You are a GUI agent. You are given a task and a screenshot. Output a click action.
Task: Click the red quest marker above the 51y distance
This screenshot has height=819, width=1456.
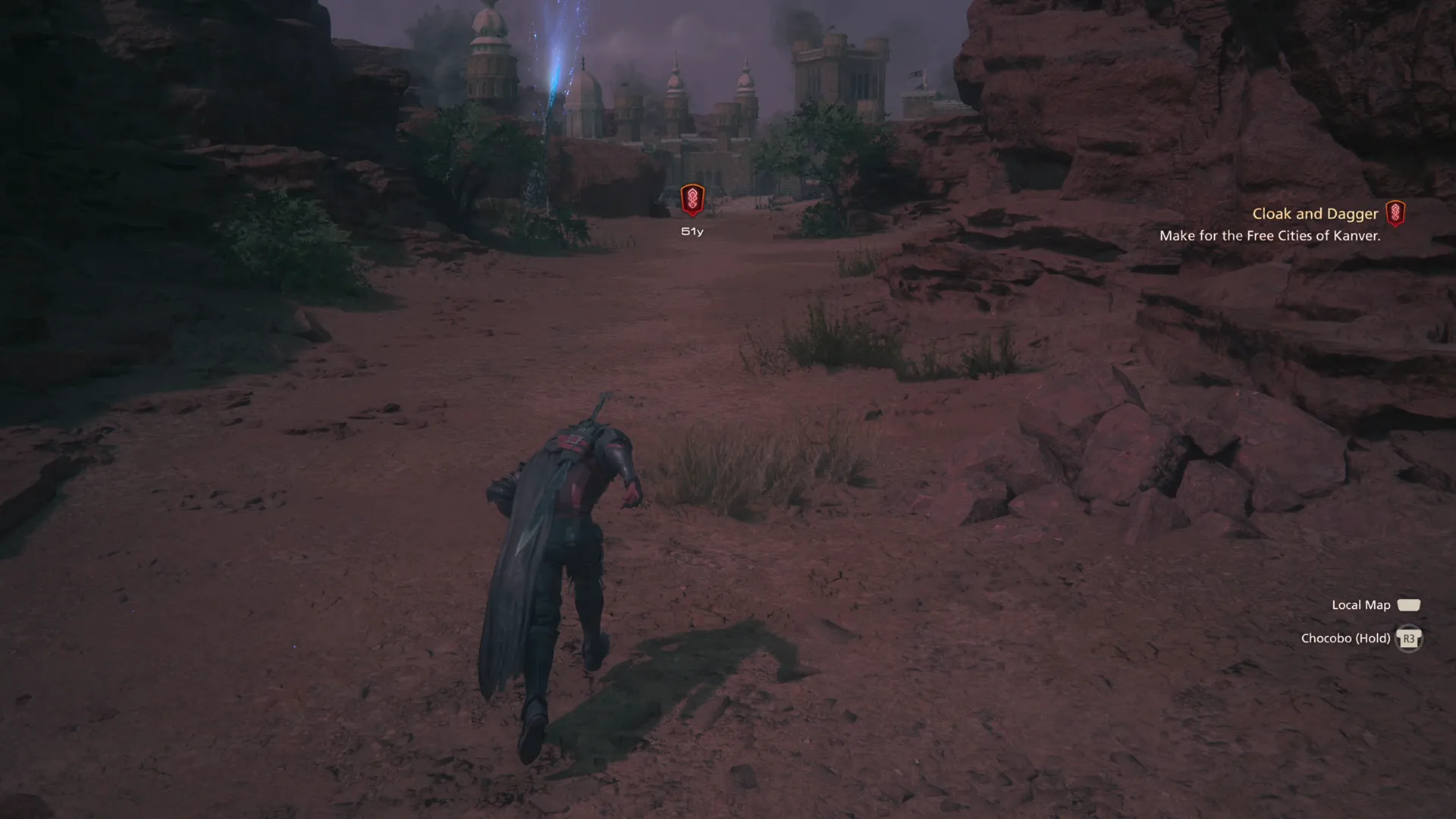(692, 201)
